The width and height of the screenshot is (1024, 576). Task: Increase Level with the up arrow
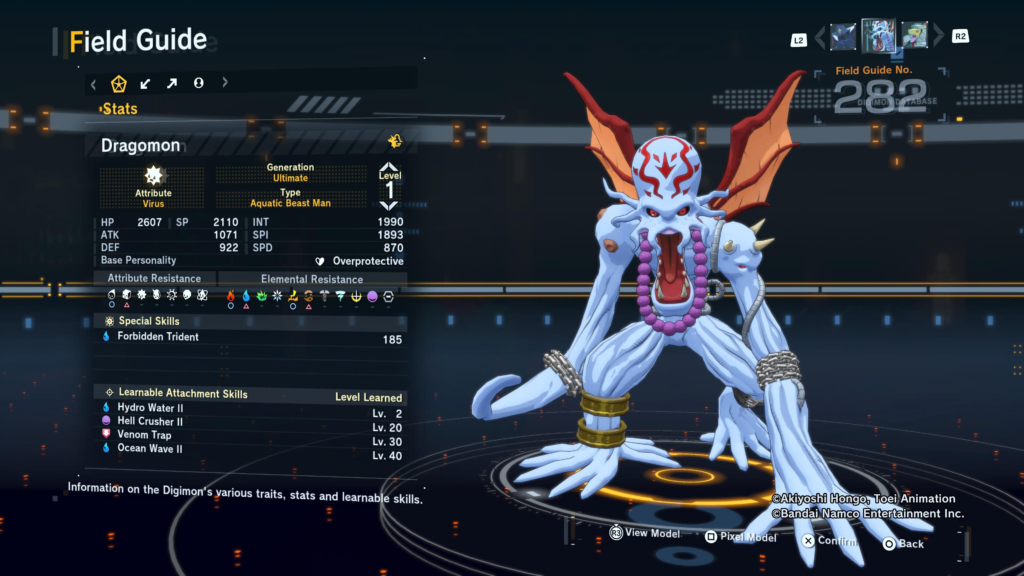coord(389,167)
